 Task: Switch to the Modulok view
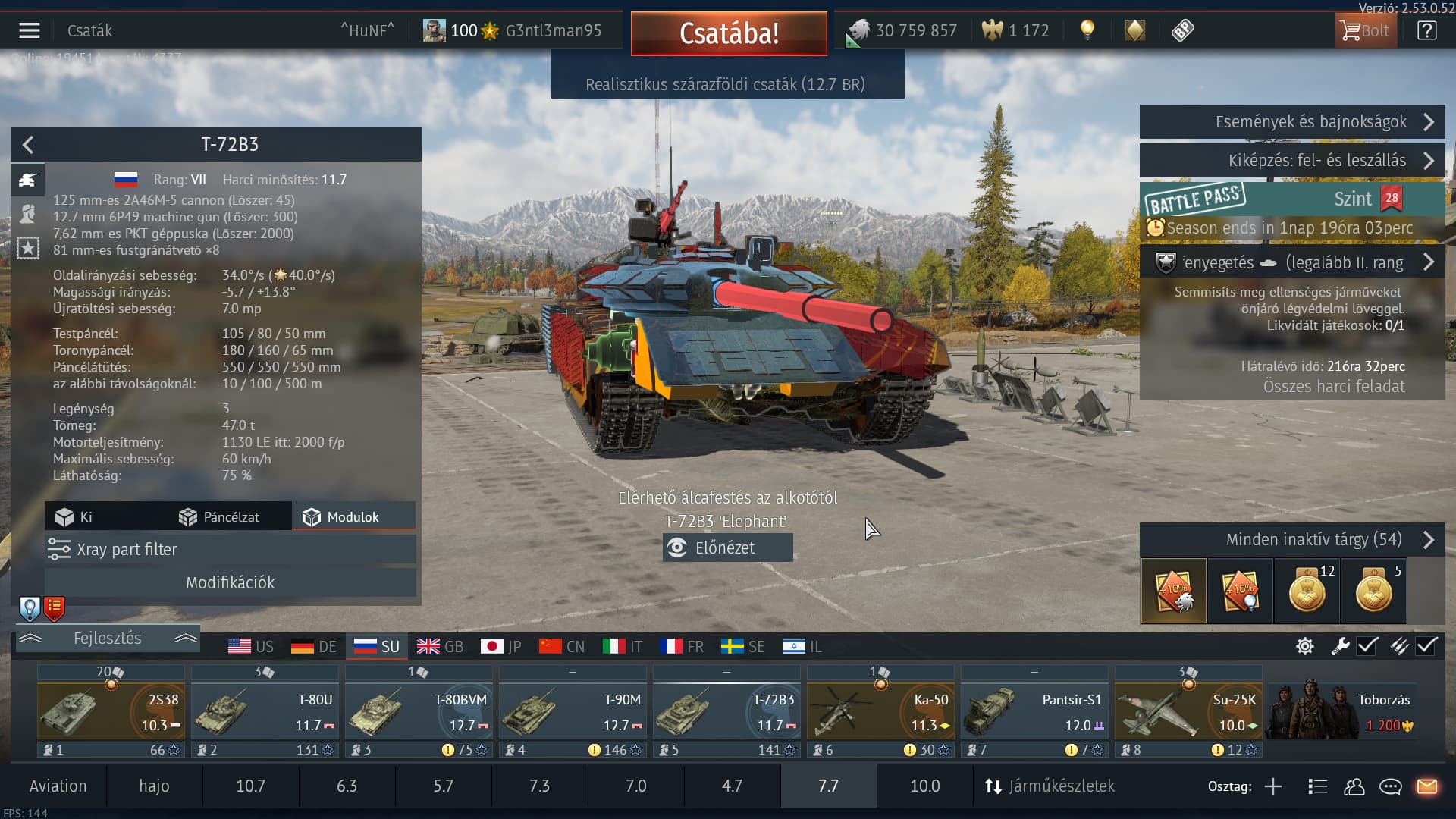(353, 517)
